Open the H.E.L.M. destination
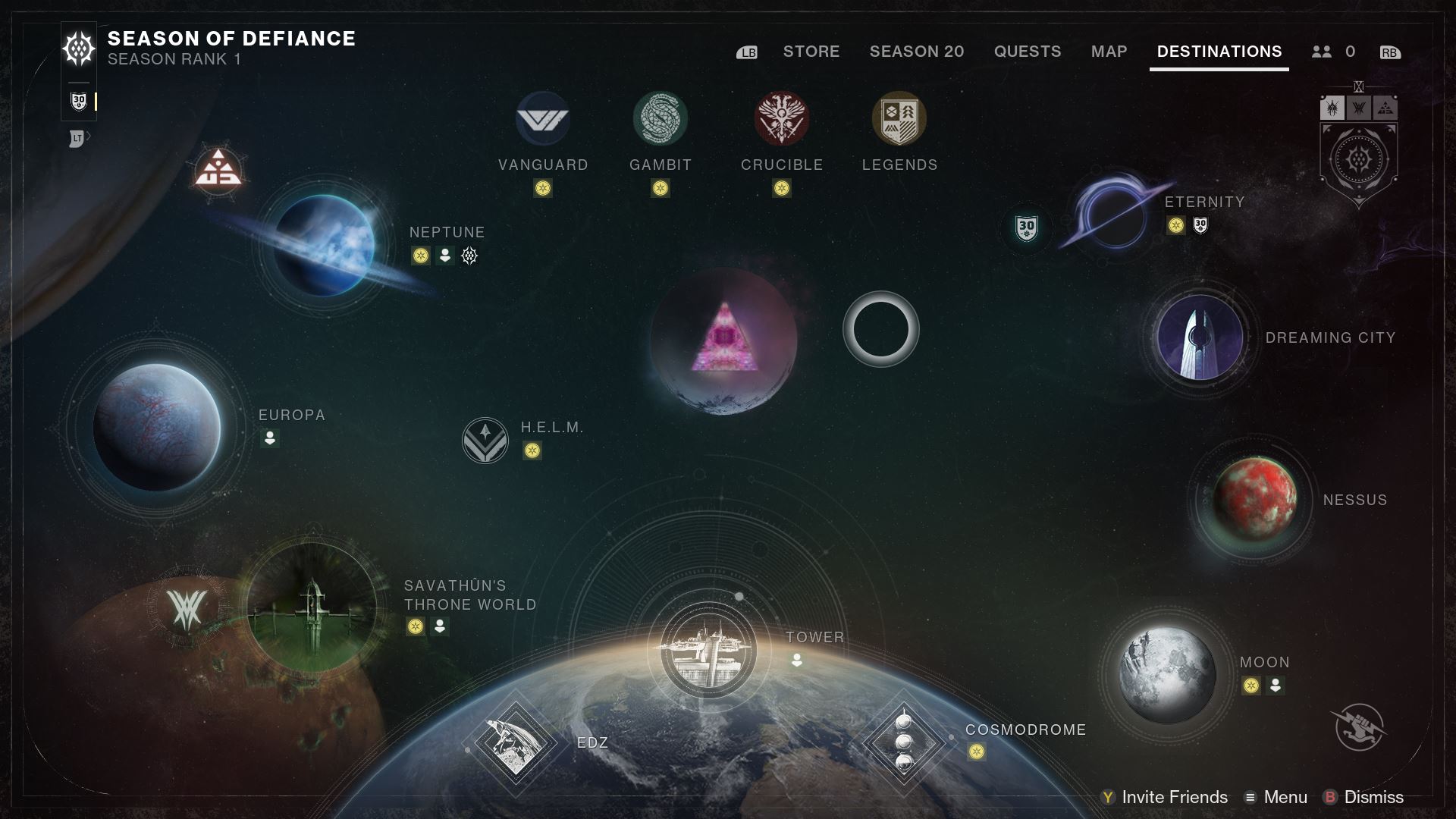Screen dimensions: 1456x819 (x=485, y=441)
